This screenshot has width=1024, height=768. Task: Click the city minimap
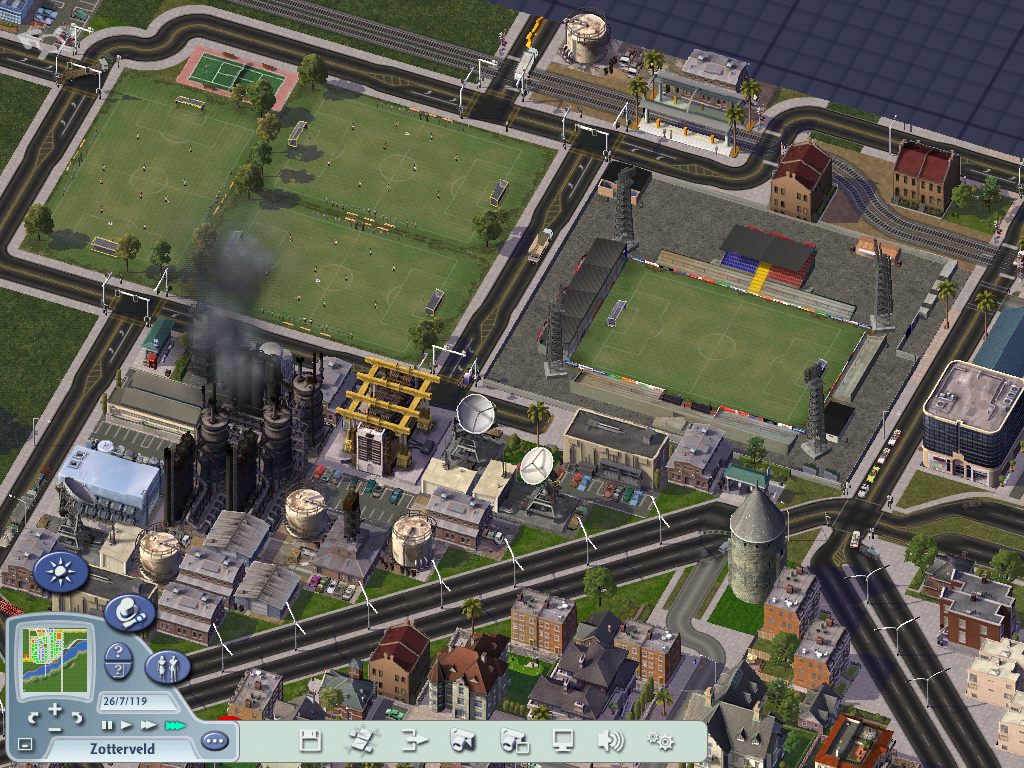[x=55, y=661]
